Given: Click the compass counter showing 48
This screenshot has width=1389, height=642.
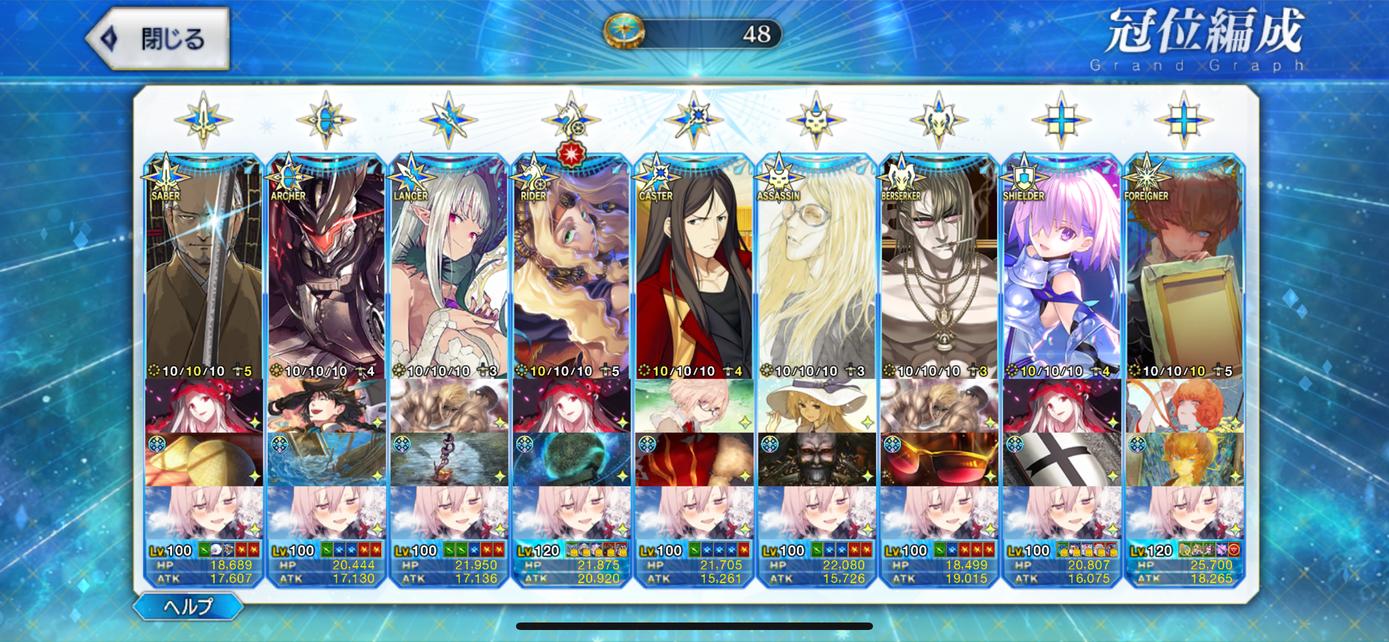Looking at the screenshot, I should pyautogui.click(x=692, y=34).
